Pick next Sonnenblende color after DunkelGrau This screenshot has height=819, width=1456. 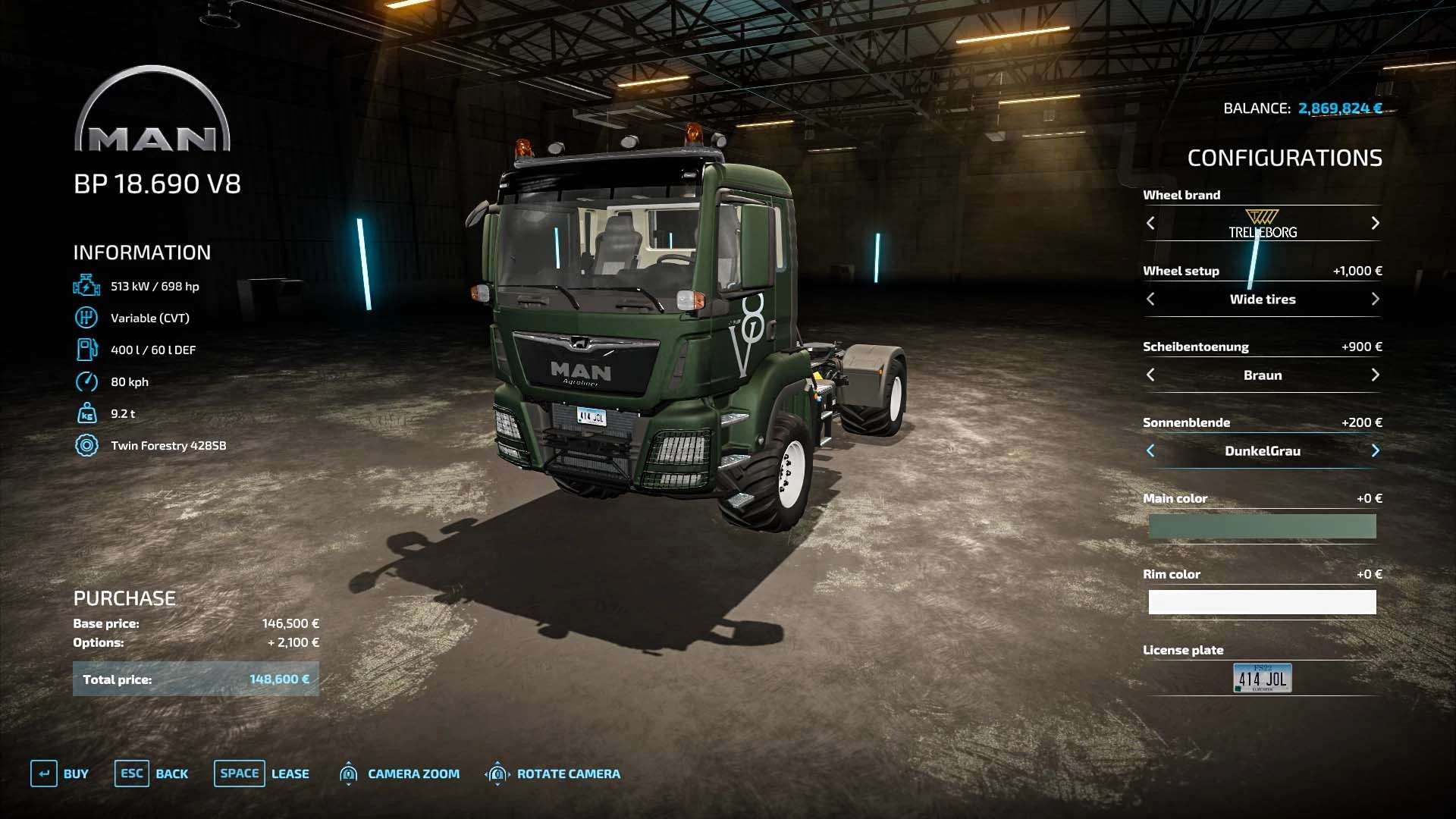click(1375, 450)
